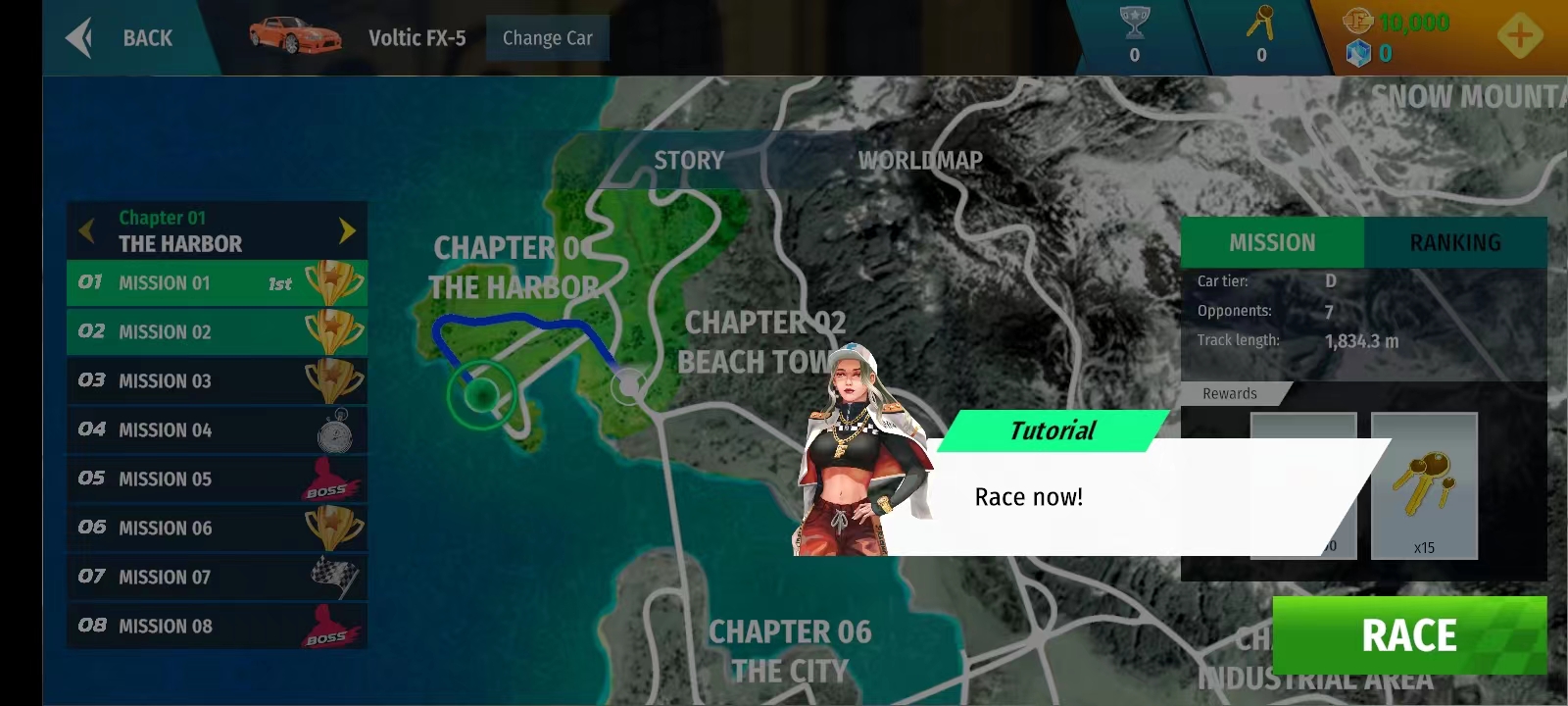Add currency with the plus button

pyautogui.click(x=1519, y=37)
